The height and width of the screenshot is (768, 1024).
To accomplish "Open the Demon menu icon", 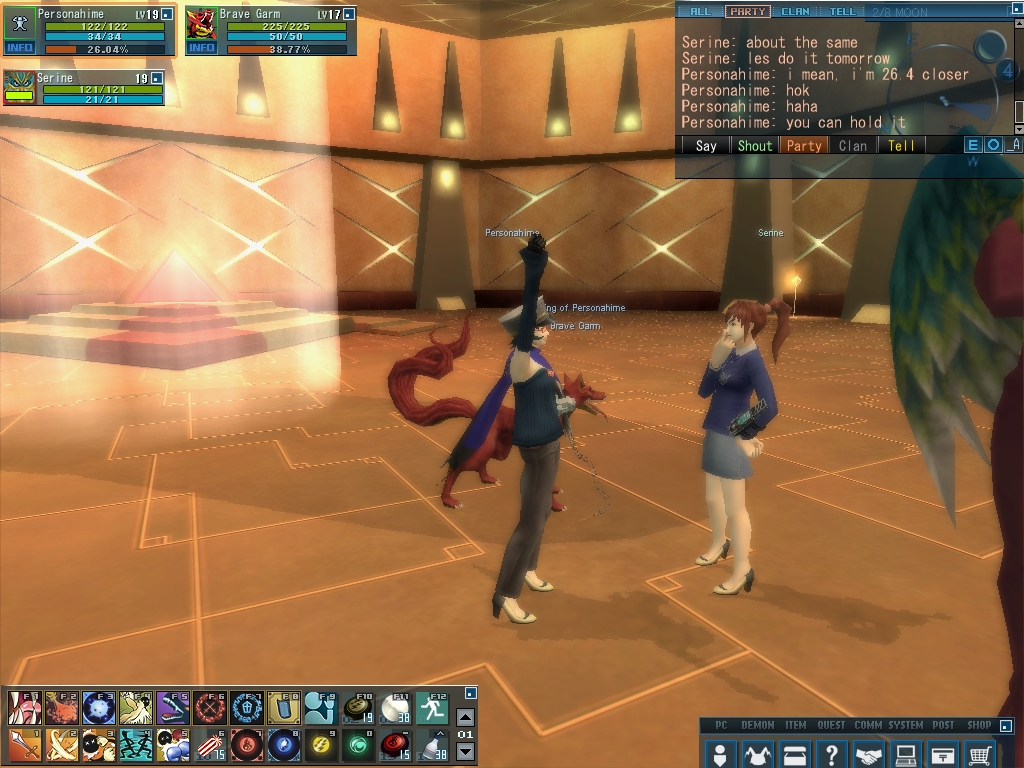I will (x=757, y=753).
